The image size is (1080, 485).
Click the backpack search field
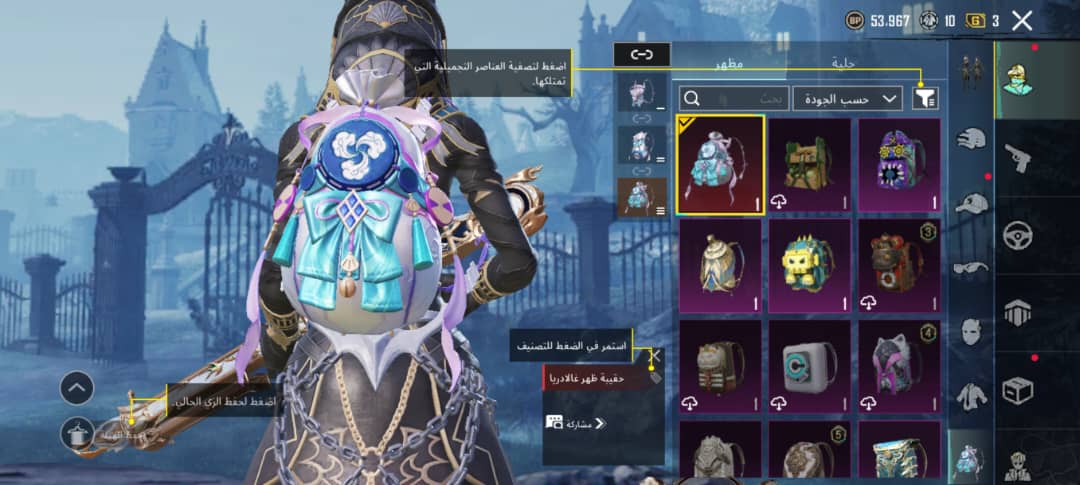(735, 98)
